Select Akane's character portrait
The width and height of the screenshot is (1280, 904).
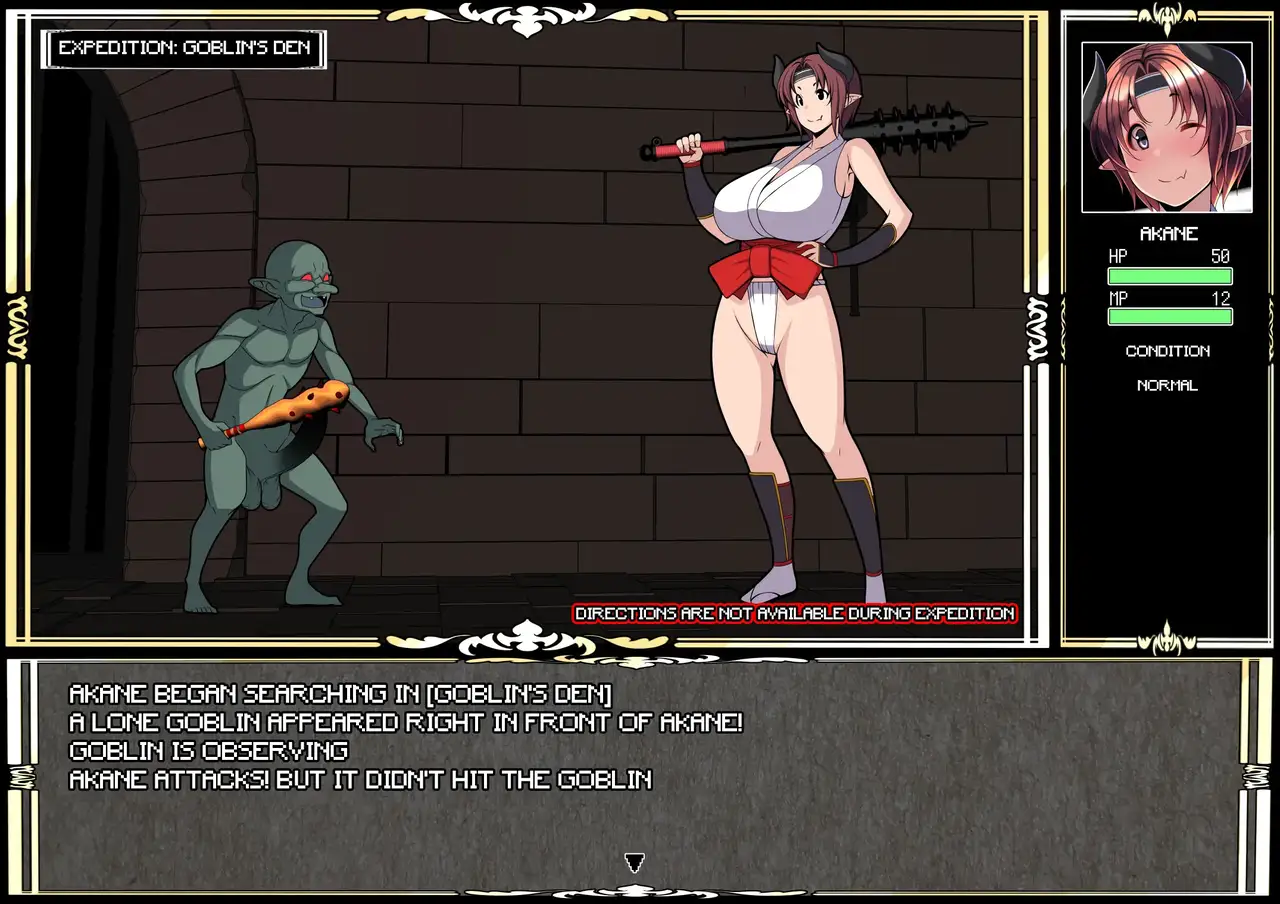tap(1166, 127)
